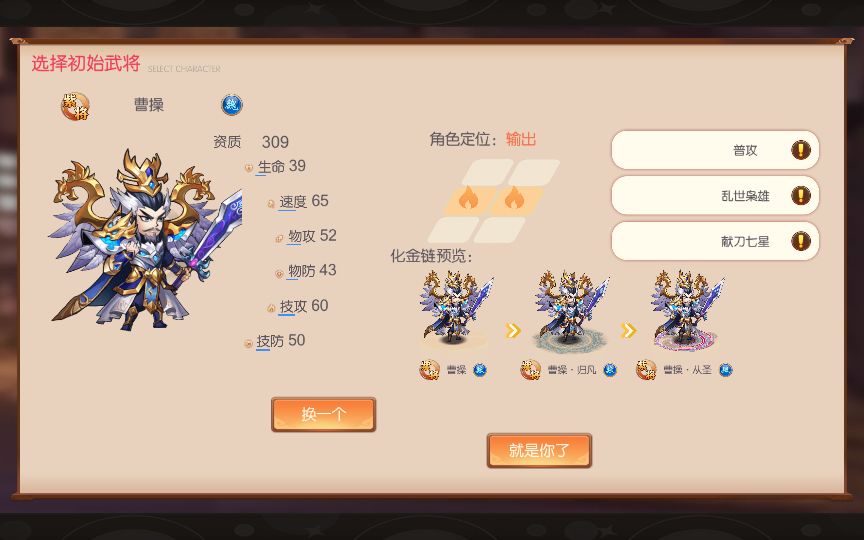Click the blue 魏 faction badge beside 曹操
The width and height of the screenshot is (864, 540).
click(x=232, y=105)
